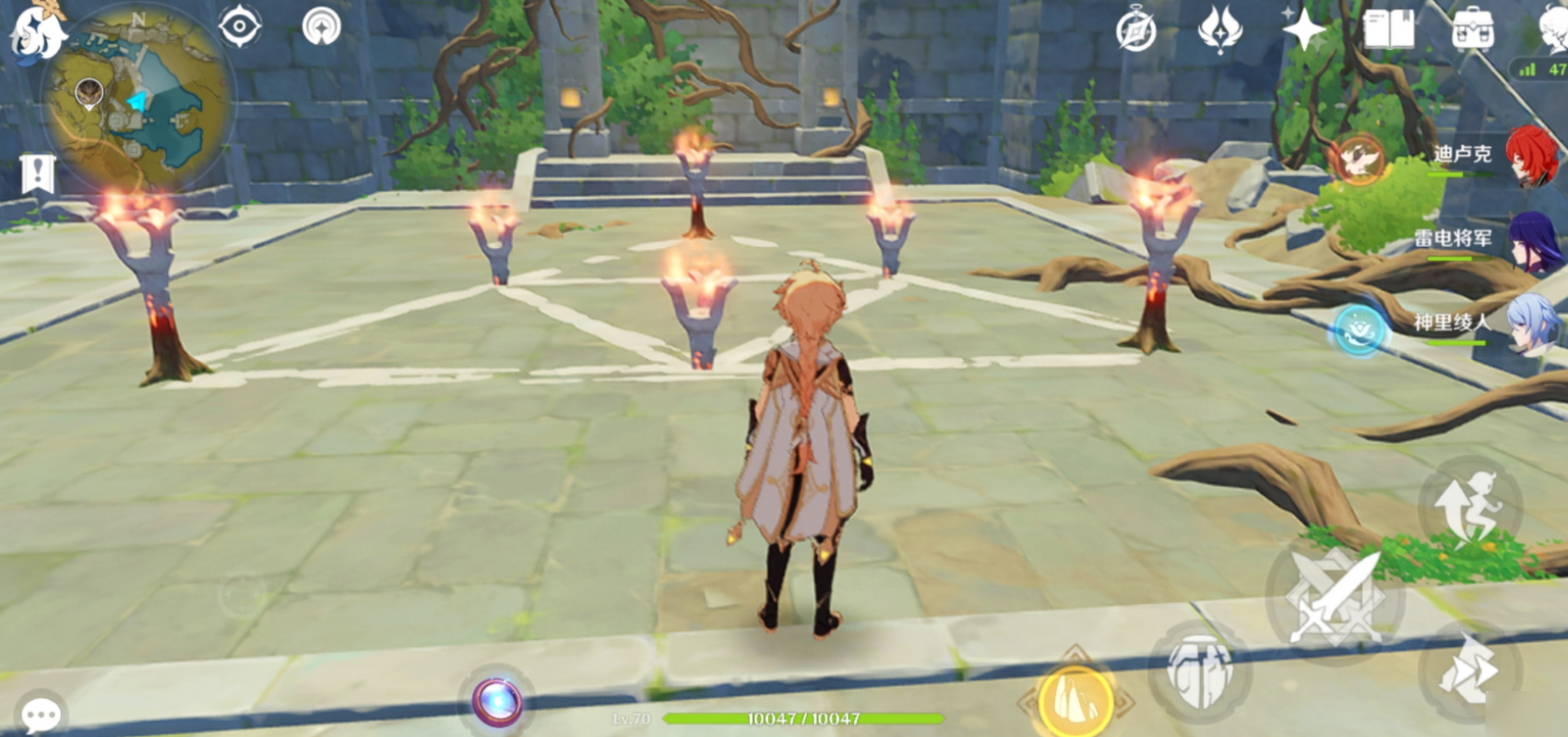The width and height of the screenshot is (1568, 737).
Task: Open the backpack inventory
Action: pyautogui.click(x=1473, y=30)
